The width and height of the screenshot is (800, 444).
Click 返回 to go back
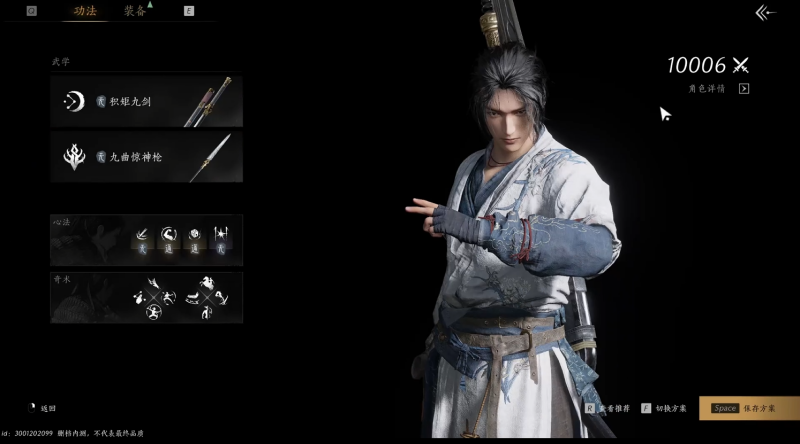tap(43, 408)
